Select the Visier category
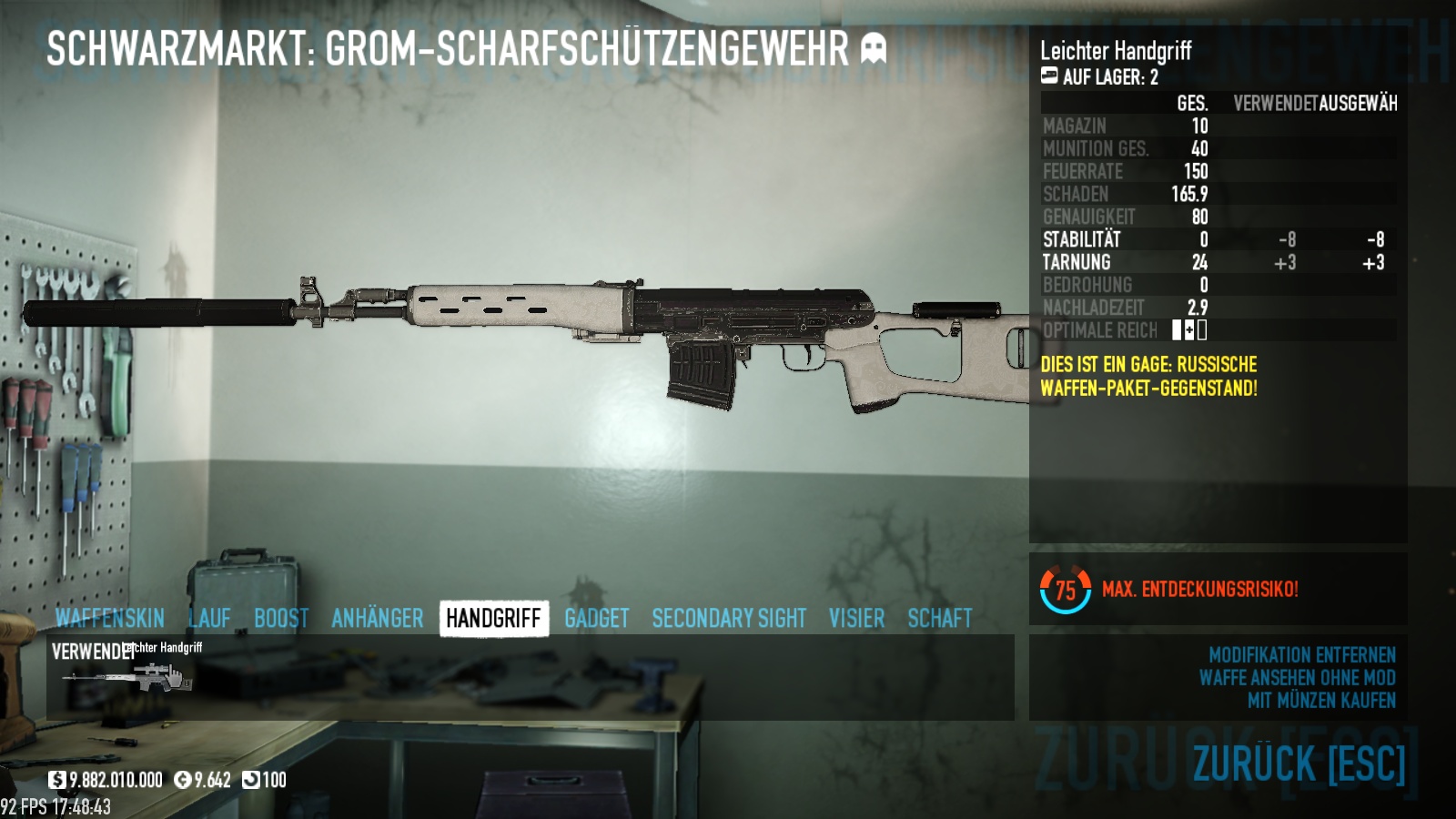This screenshot has width=1456, height=819. pos(856,619)
